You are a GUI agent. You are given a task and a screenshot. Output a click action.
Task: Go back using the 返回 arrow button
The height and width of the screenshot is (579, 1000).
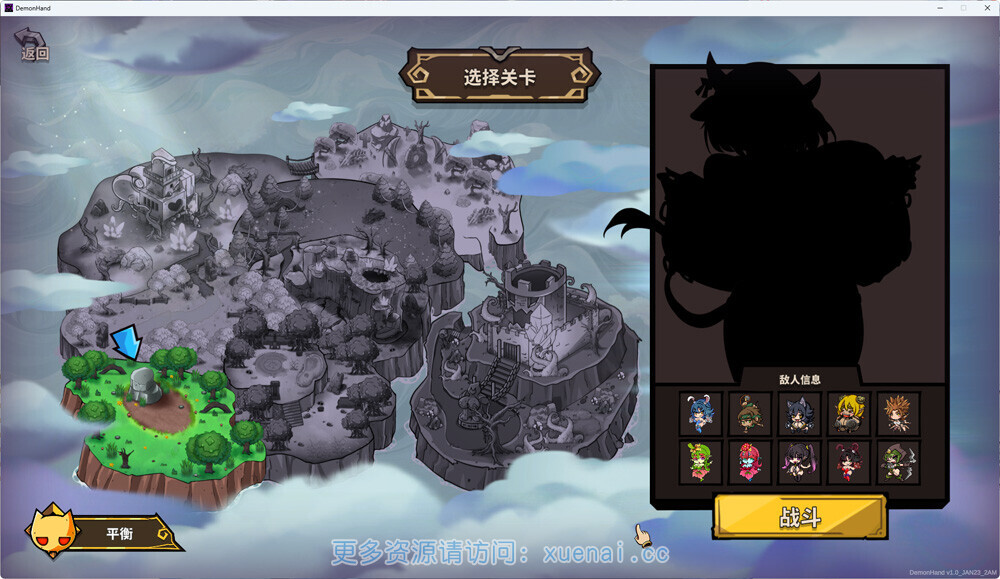coord(32,46)
